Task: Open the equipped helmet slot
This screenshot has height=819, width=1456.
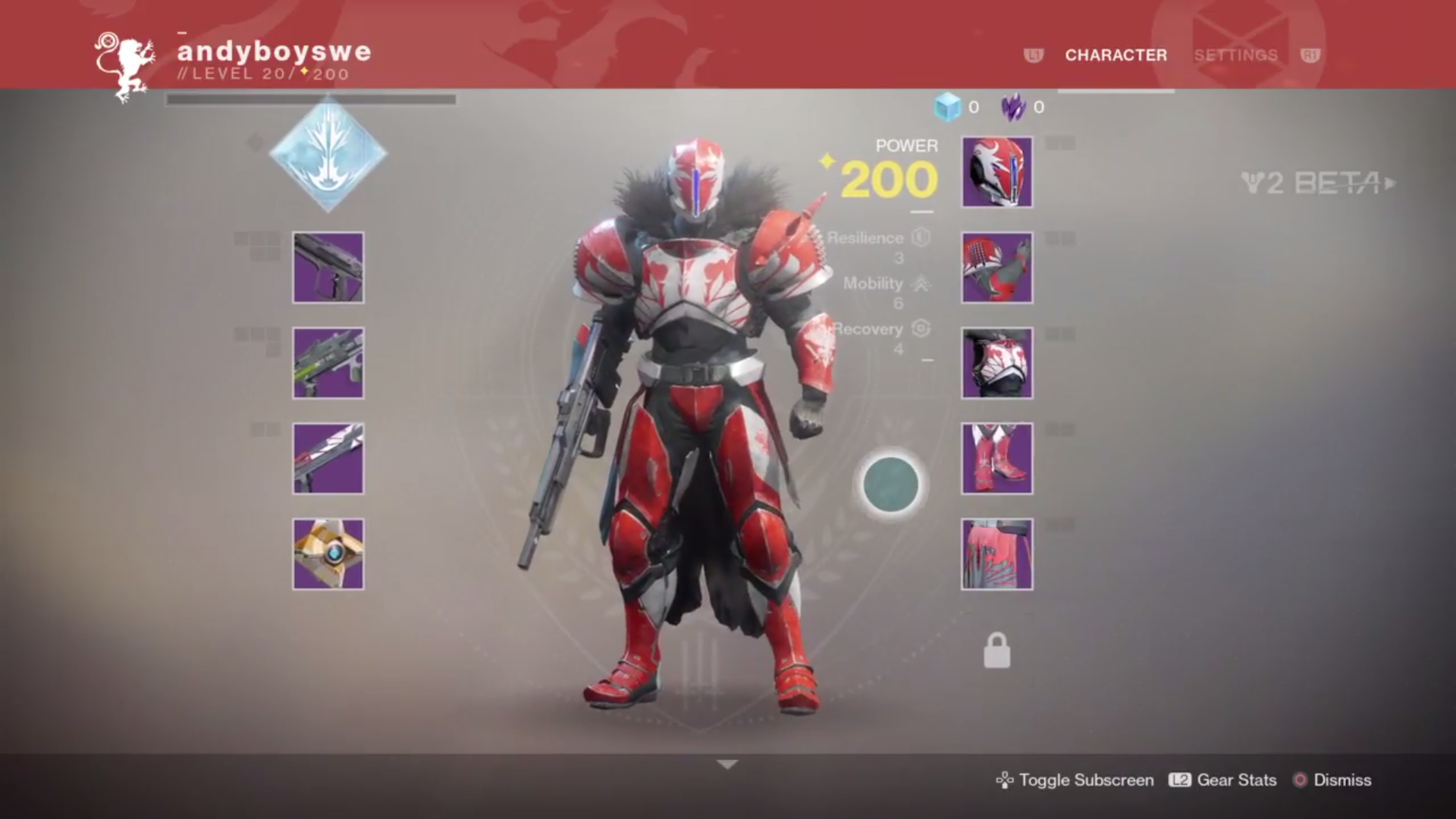Action: (x=996, y=171)
